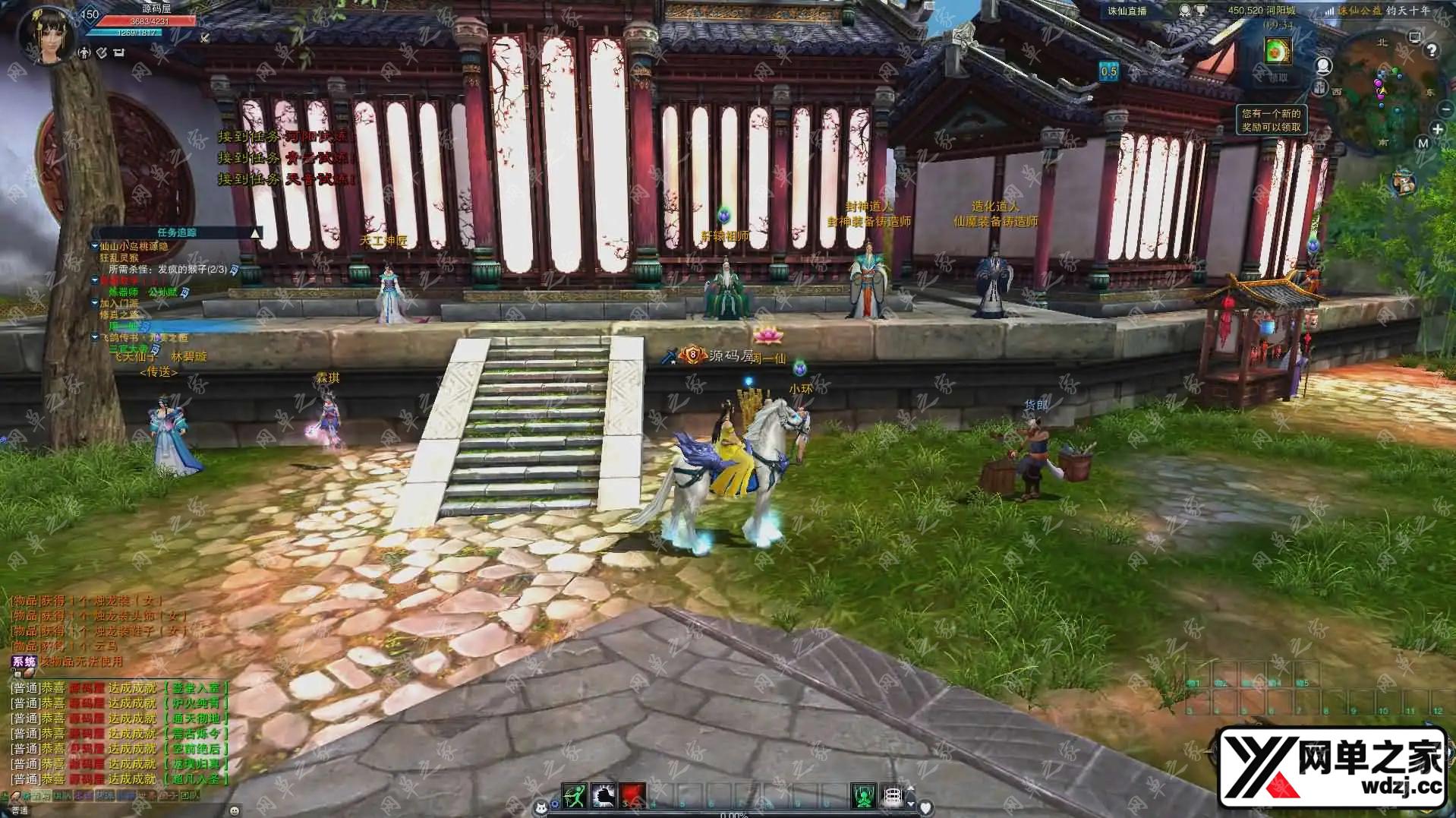The image size is (1456, 818).
Task: Claim the green reward item icon
Action: tap(1278, 51)
